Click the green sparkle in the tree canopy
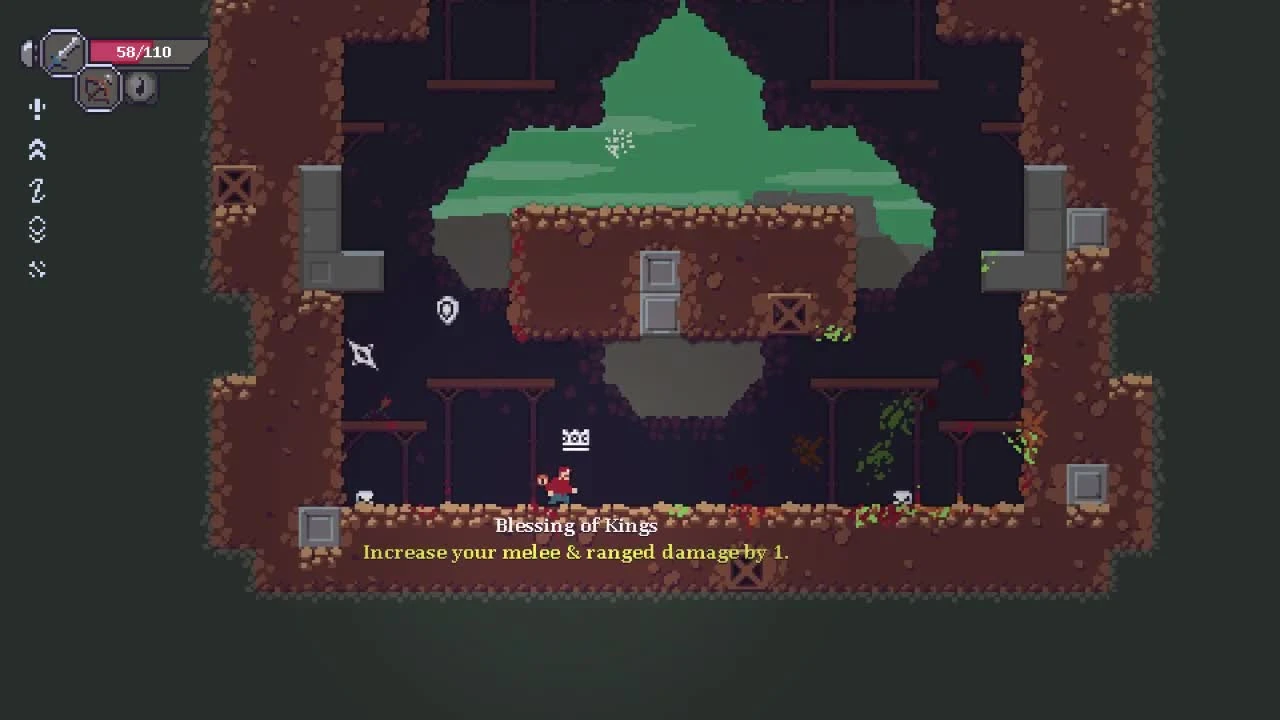1280x720 pixels. pos(620,143)
